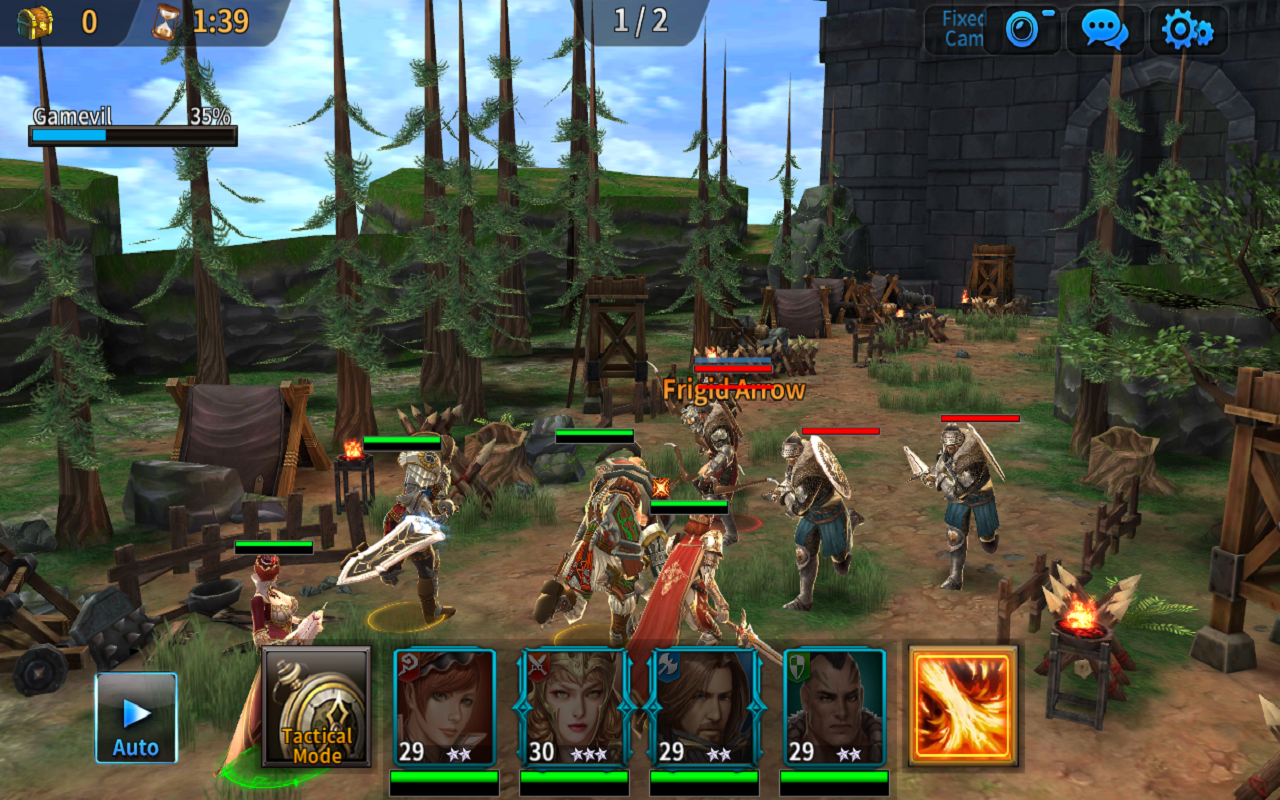Image resolution: width=1280 pixels, height=800 pixels.
Task: Activate Tactical Mode
Action: [316, 706]
